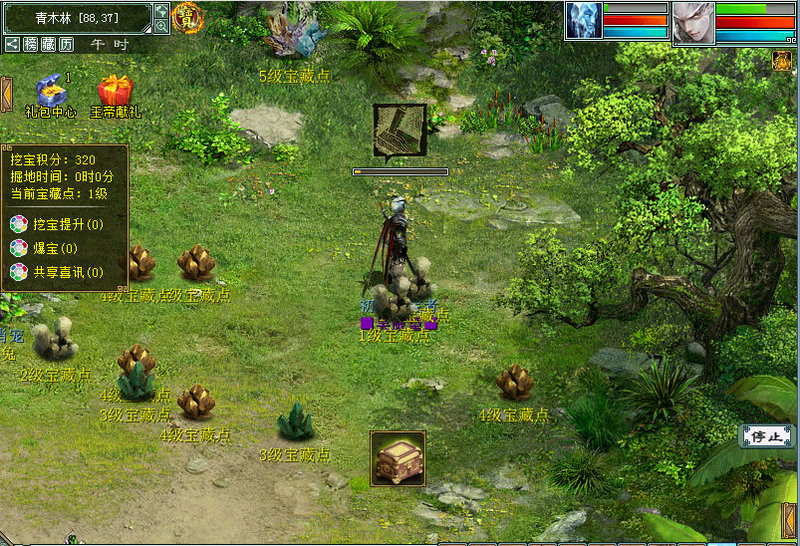
Task: Click the top button right of the map name
Action: click(161, 11)
